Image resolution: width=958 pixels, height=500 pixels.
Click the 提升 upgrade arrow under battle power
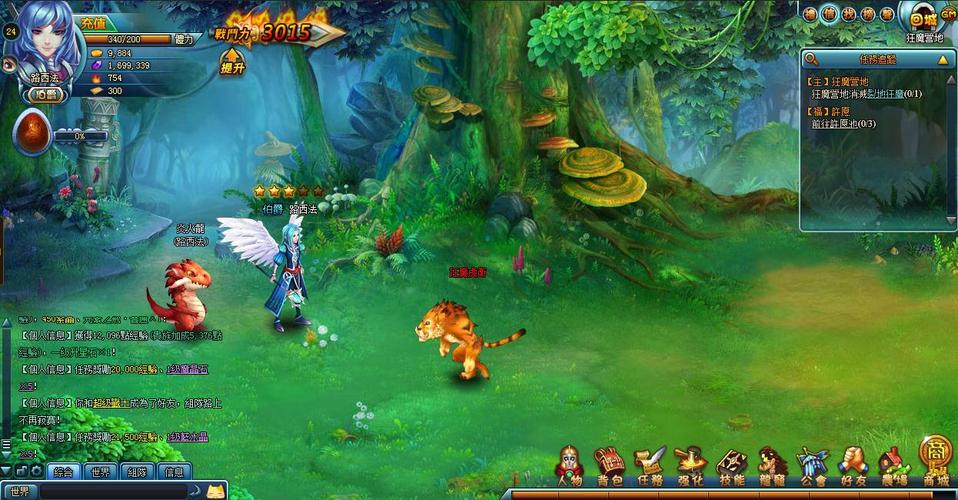233,61
